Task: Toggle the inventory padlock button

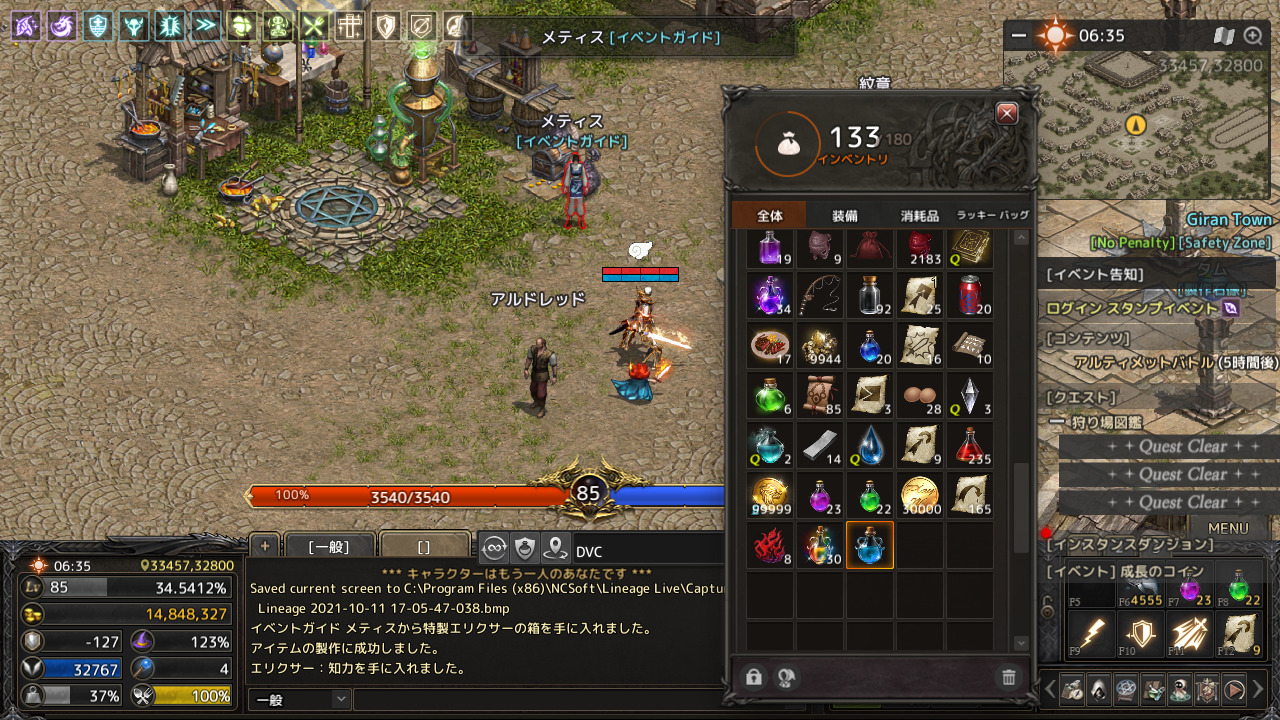Action: coord(754,678)
